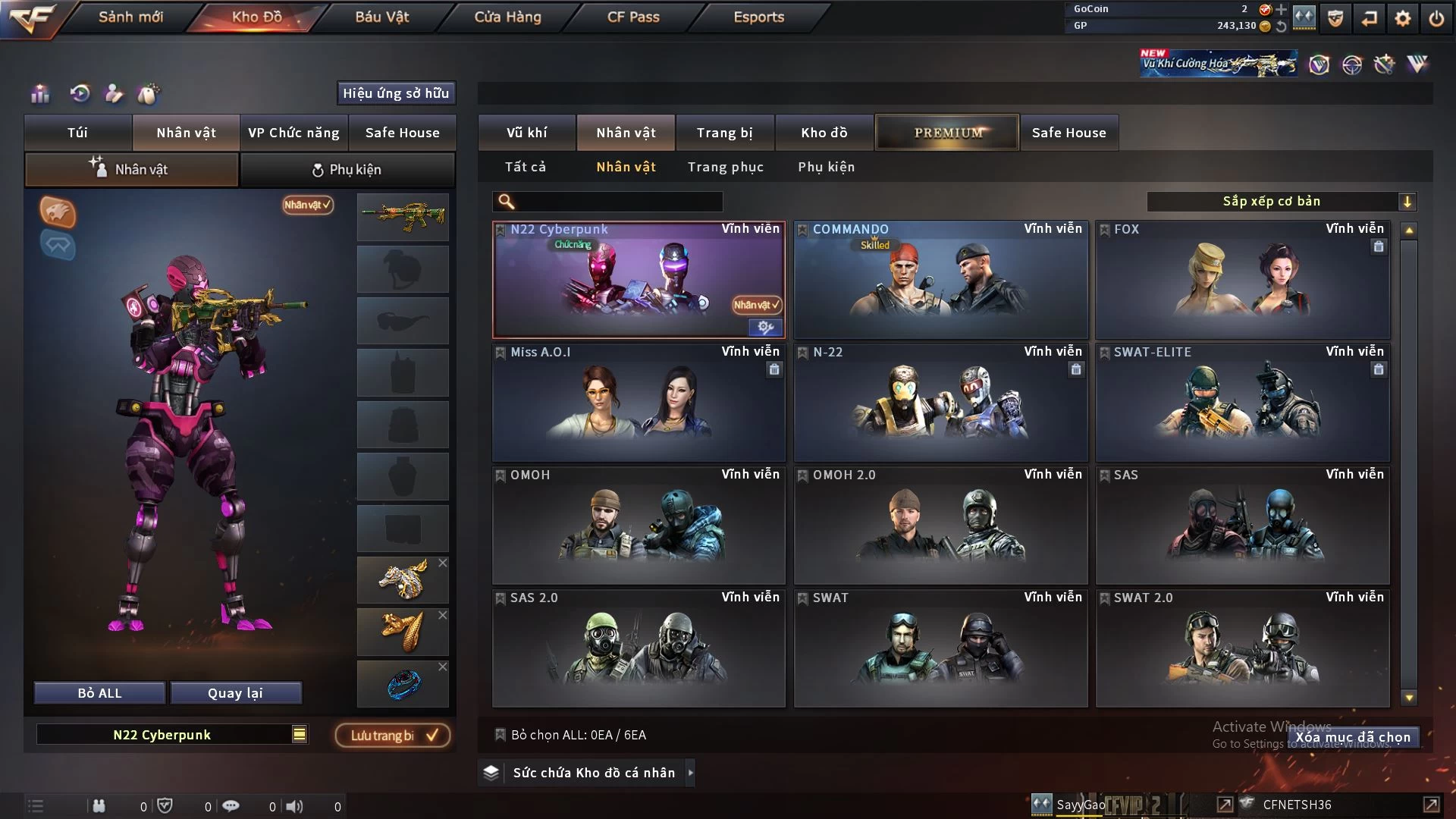Expand Sức chứa Kho đồ cá nhân
The width and height of the screenshot is (1456, 819).
pyautogui.click(x=593, y=773)
